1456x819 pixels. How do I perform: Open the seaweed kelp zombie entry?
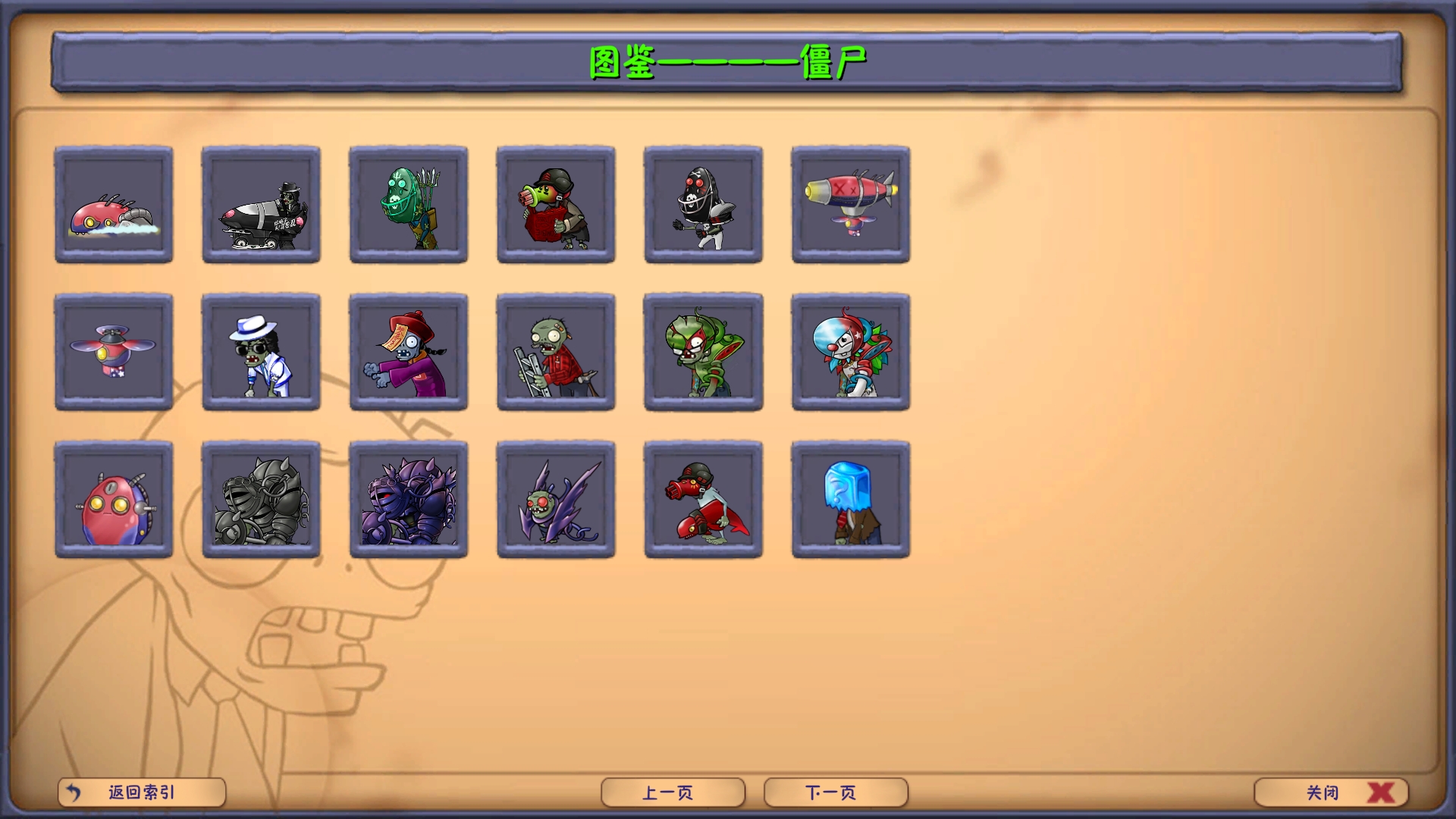click(409, 206)
